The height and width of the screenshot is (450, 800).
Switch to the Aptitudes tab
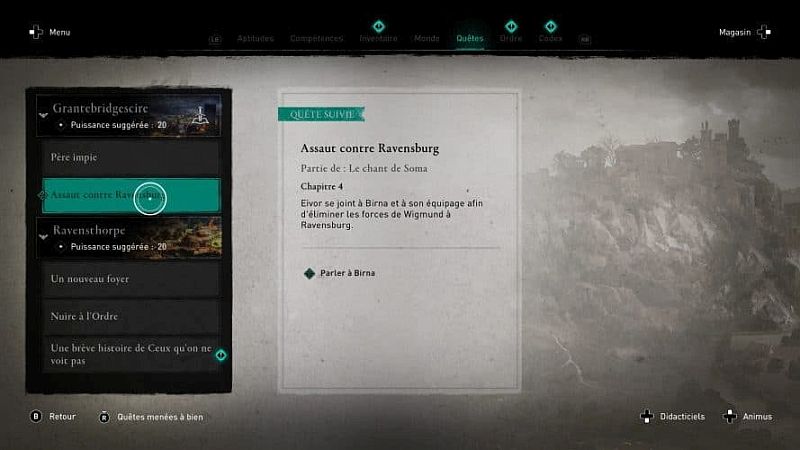(255, 38)
